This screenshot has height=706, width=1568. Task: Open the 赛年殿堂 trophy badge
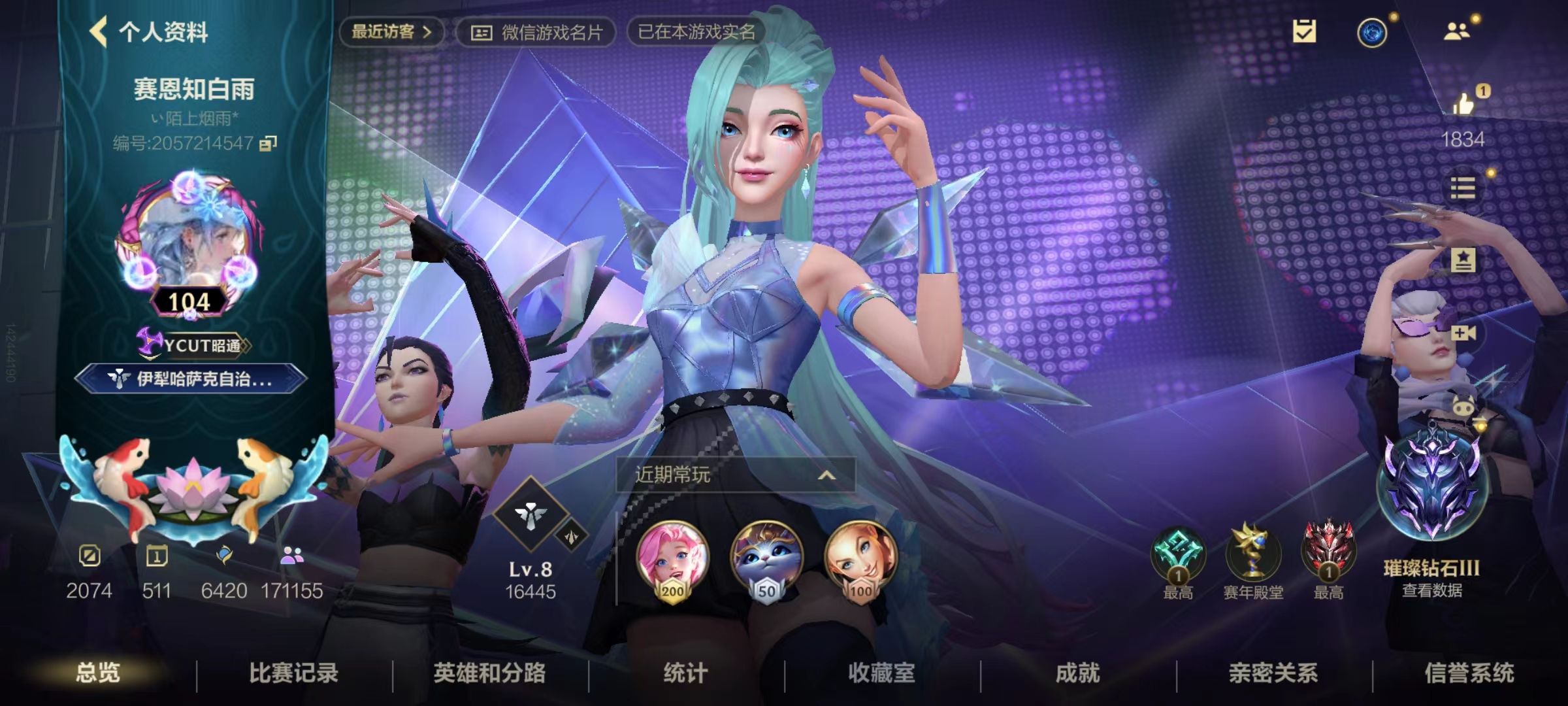(1253, 556)
